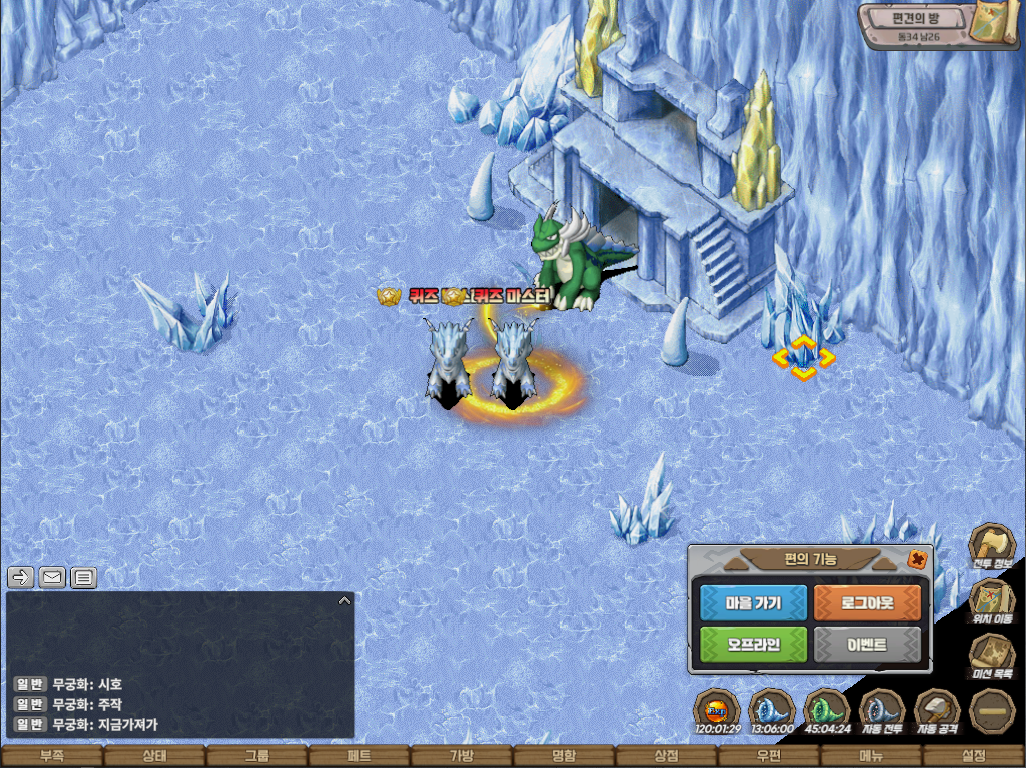Open 위치 이동 map icon
The height and width of the screenshot is (768, 1026).
[x=991, y=602]
